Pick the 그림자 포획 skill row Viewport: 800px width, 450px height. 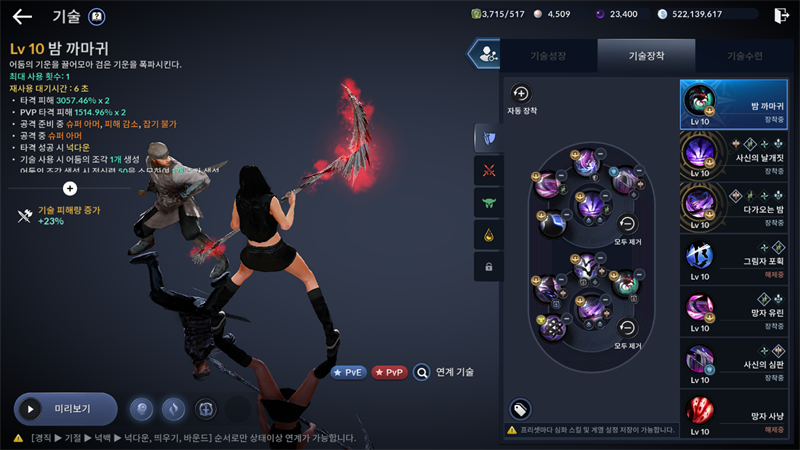(738, 258)
